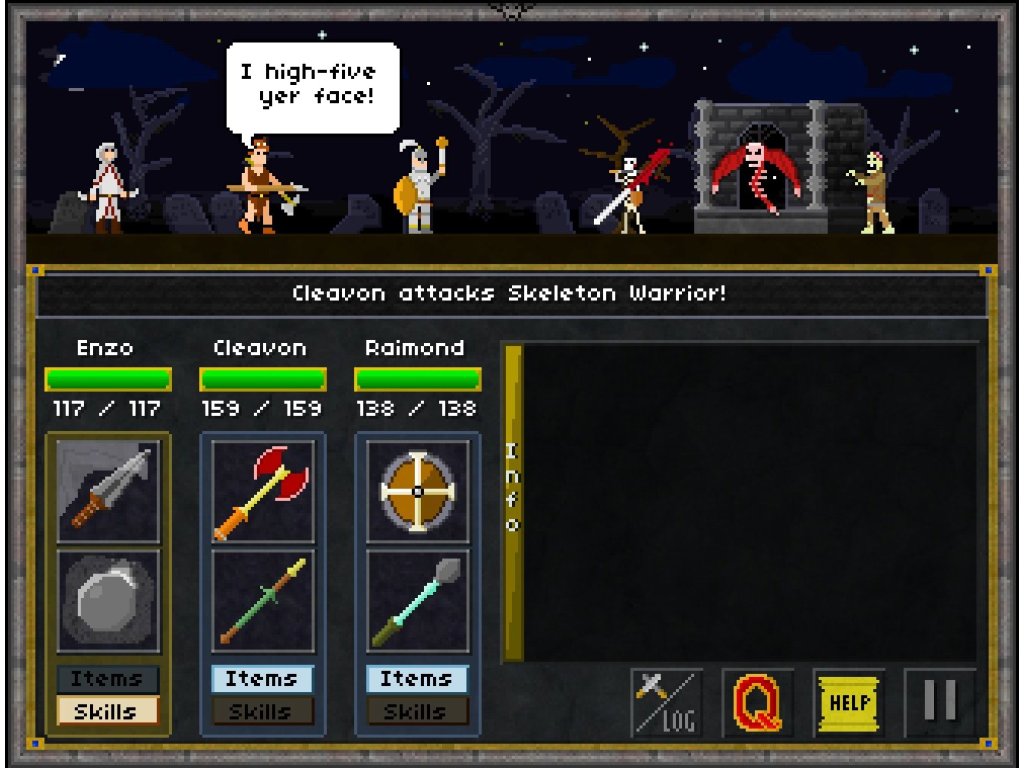1024x768 pixels.
Task: Switch to Cleavon's Skills tab
Action: [262, 711]
